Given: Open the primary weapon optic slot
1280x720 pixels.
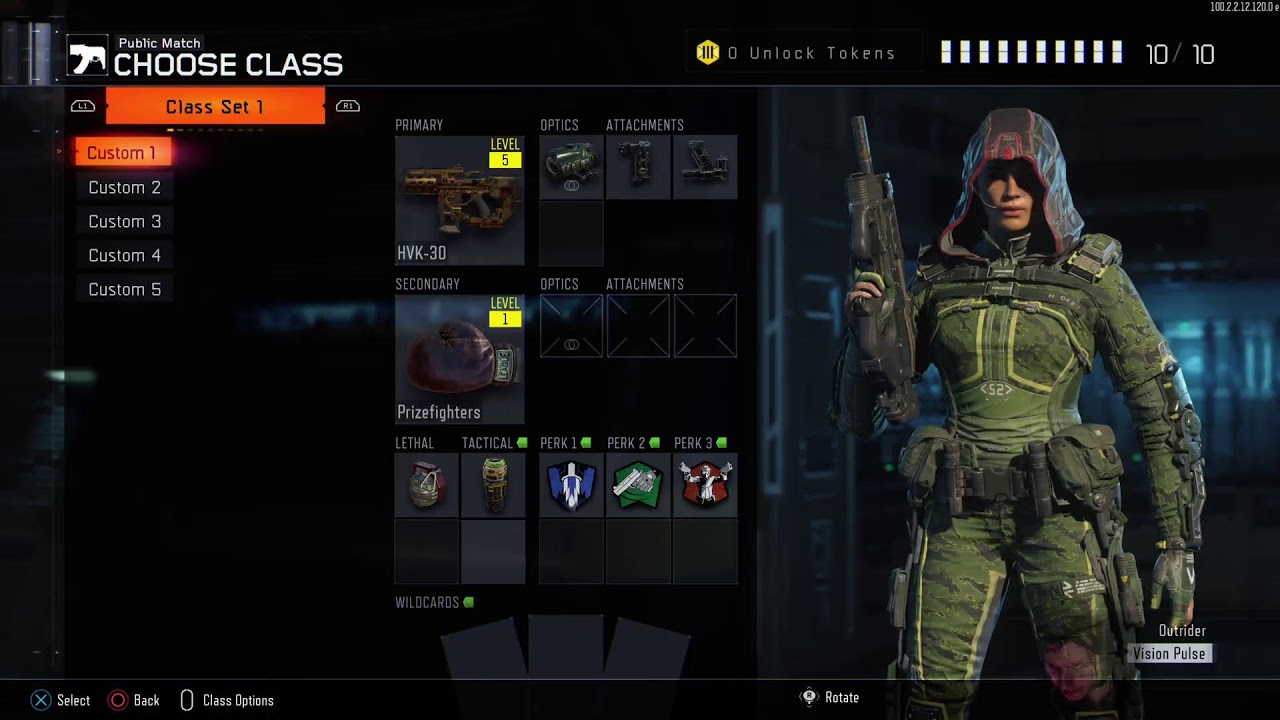Looking at the screenshot, I should (x=571, y=167).
